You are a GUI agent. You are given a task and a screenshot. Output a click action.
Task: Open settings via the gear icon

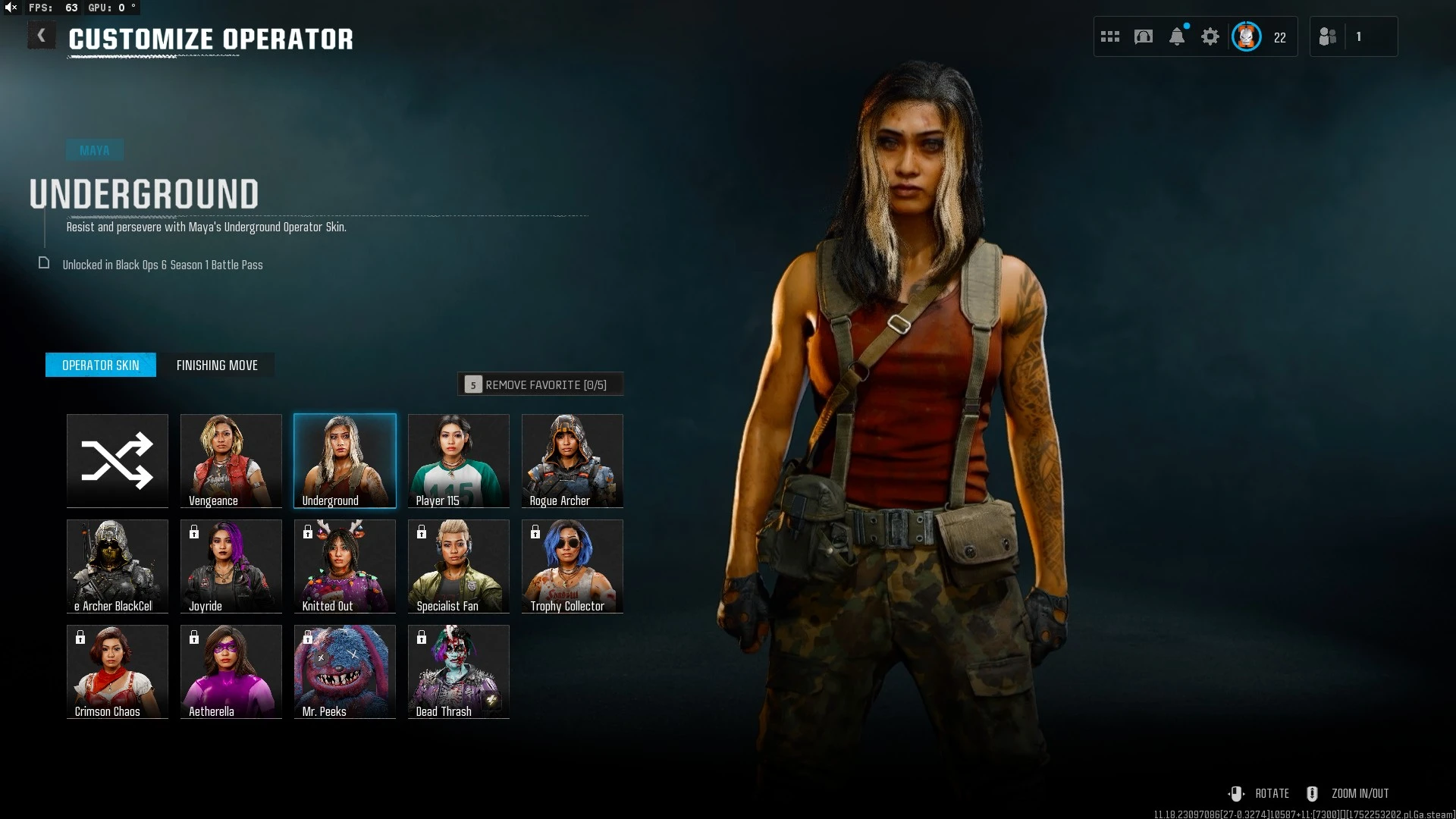1210,36
